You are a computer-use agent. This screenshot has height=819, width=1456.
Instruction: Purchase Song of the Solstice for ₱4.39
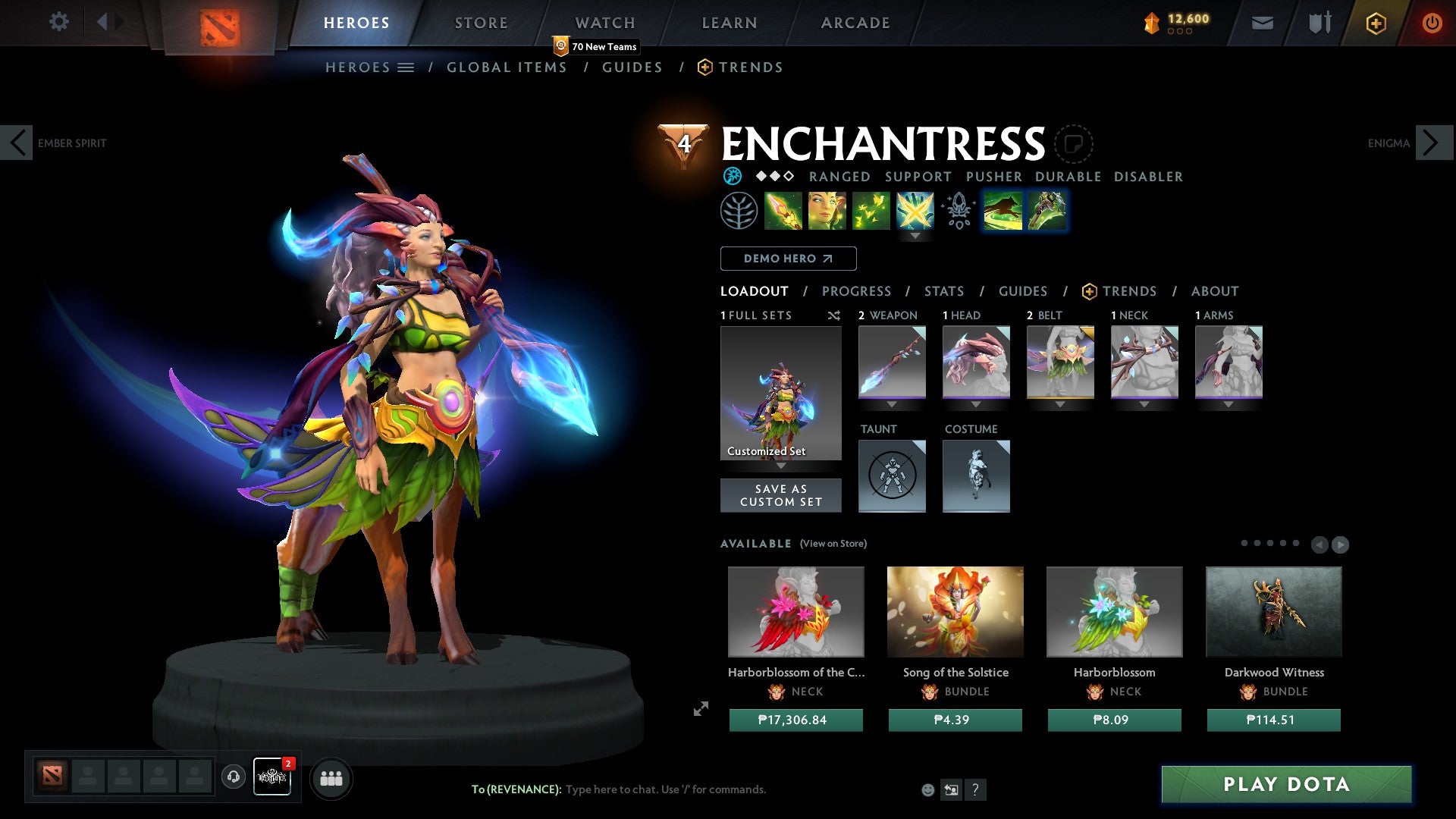click(x=955, y=720)
